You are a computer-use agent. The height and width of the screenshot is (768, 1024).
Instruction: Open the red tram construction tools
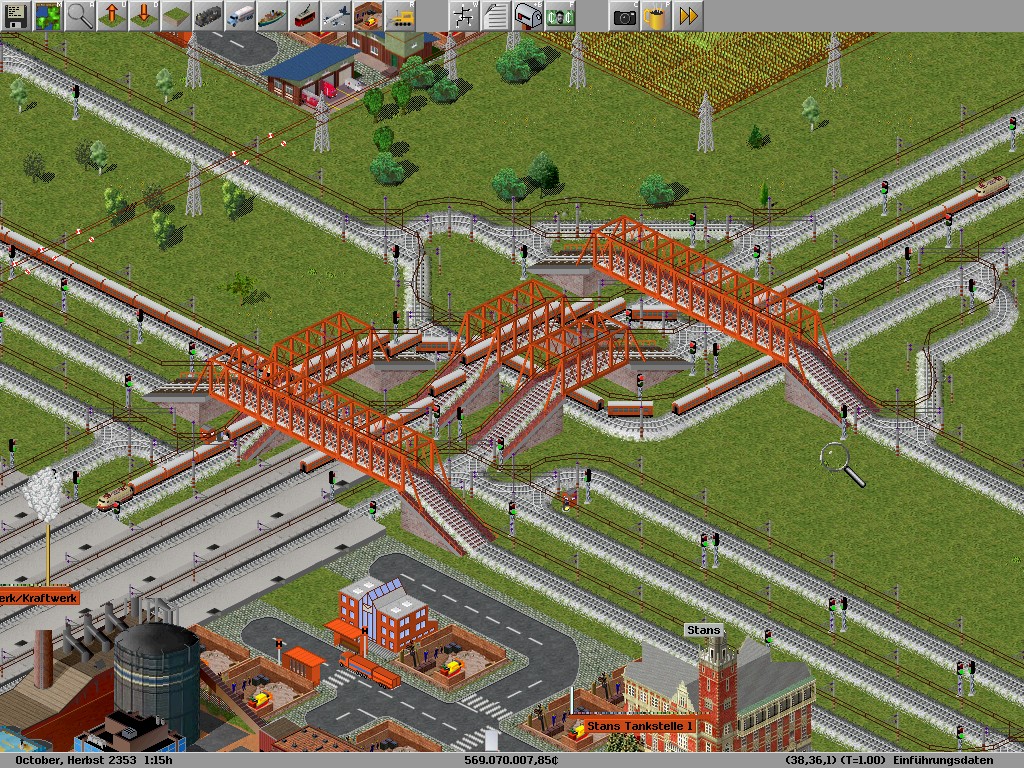(303, 15)
